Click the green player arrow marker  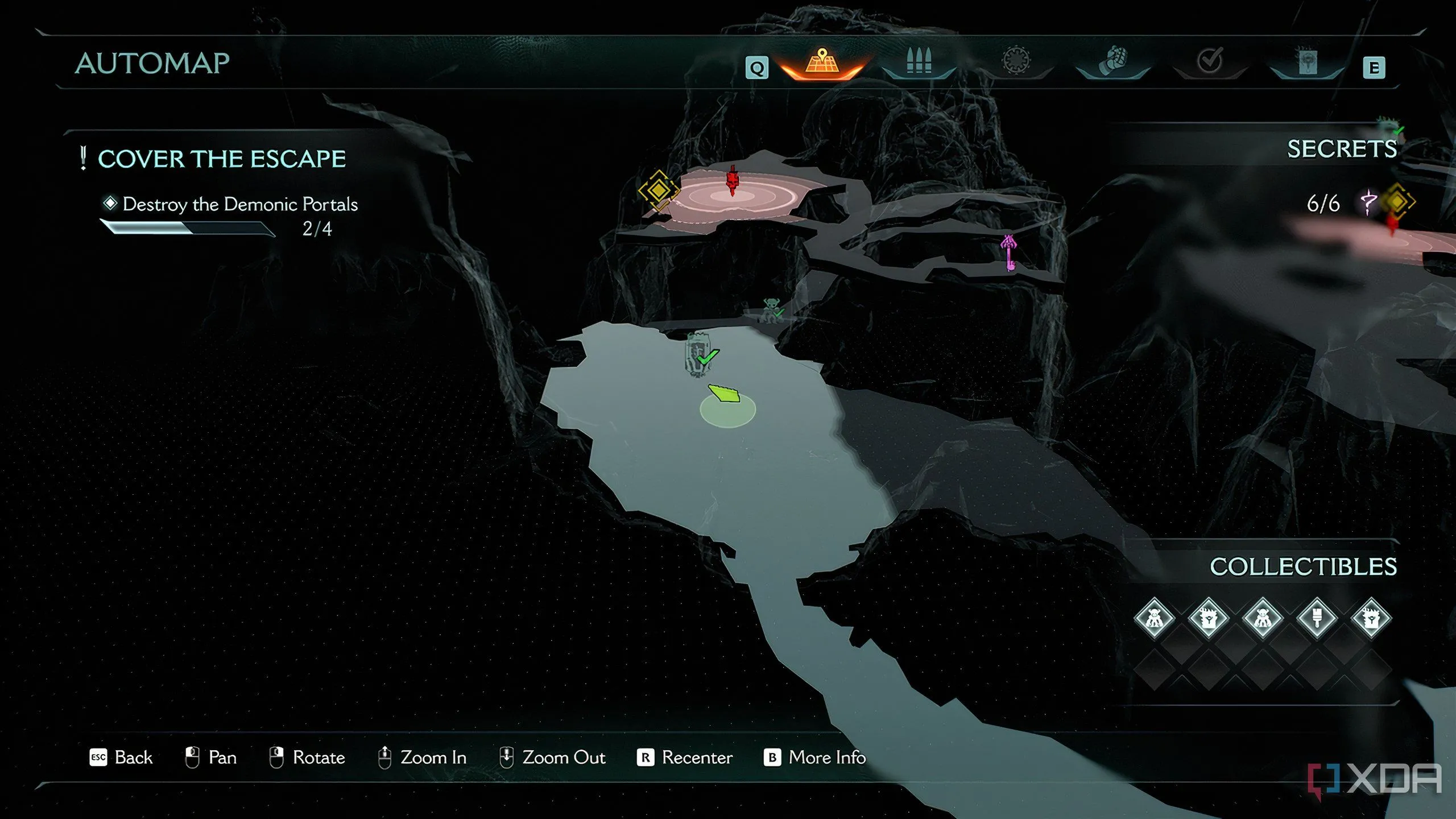coord(724,394)
